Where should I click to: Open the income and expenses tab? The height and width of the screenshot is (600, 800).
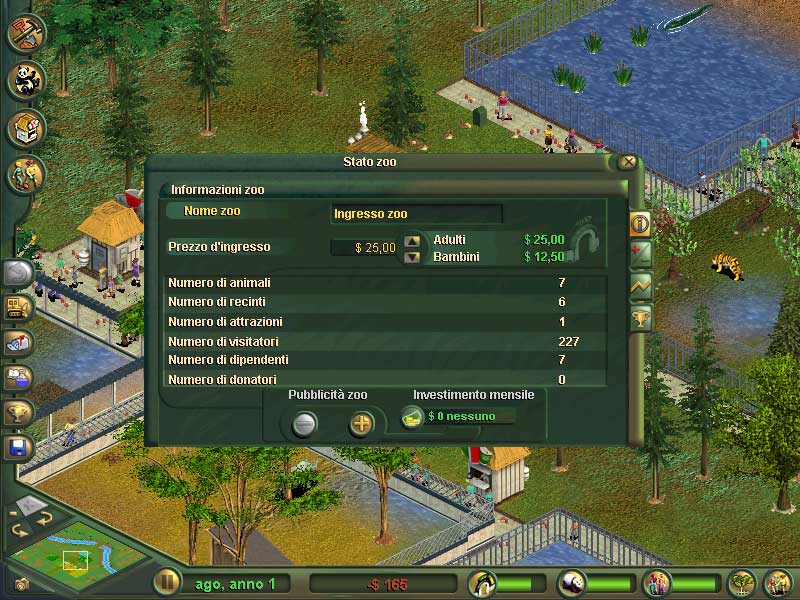640,254
